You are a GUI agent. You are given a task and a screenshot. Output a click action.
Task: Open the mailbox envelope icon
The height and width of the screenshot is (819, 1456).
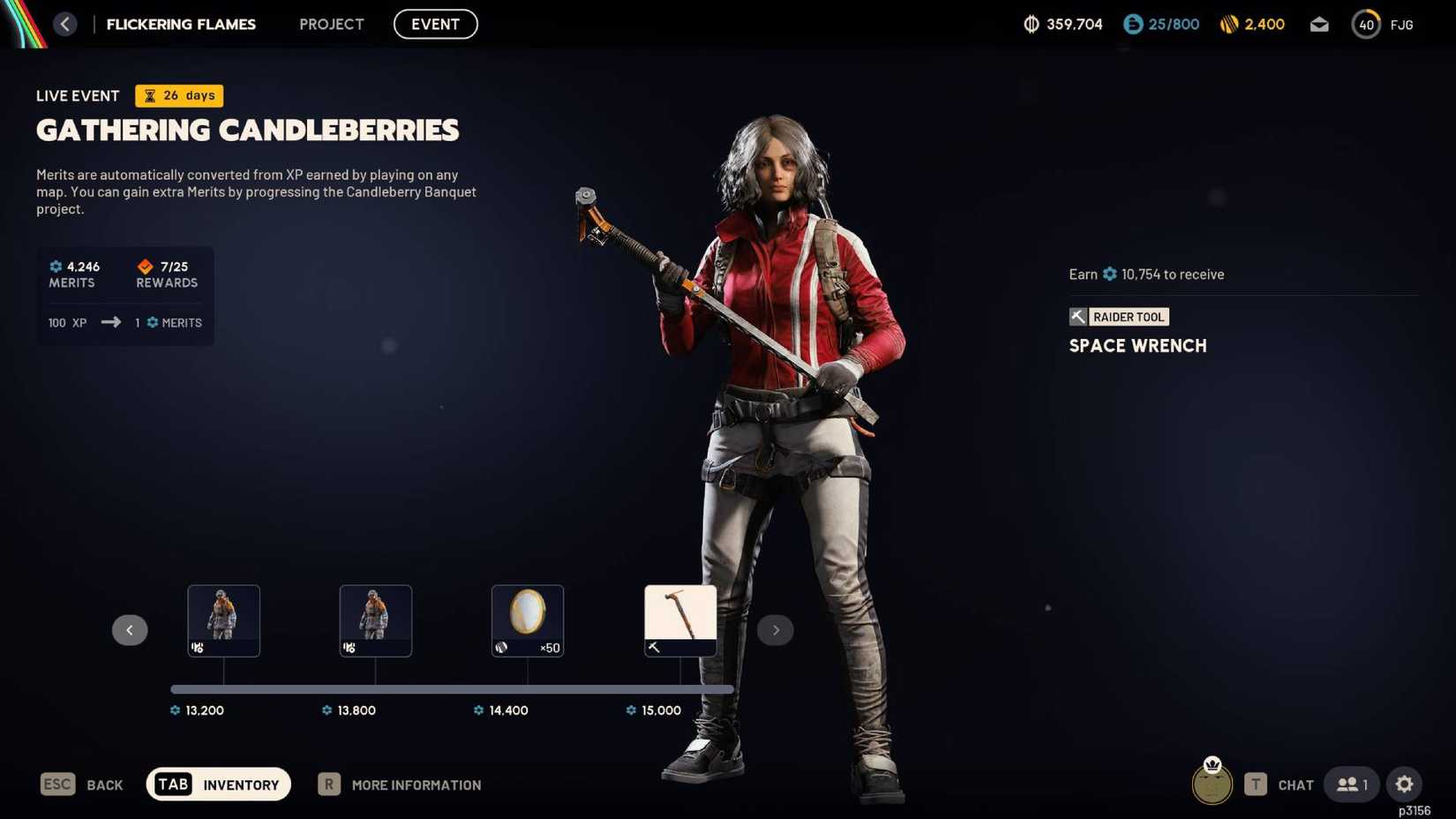point(1319,24)
